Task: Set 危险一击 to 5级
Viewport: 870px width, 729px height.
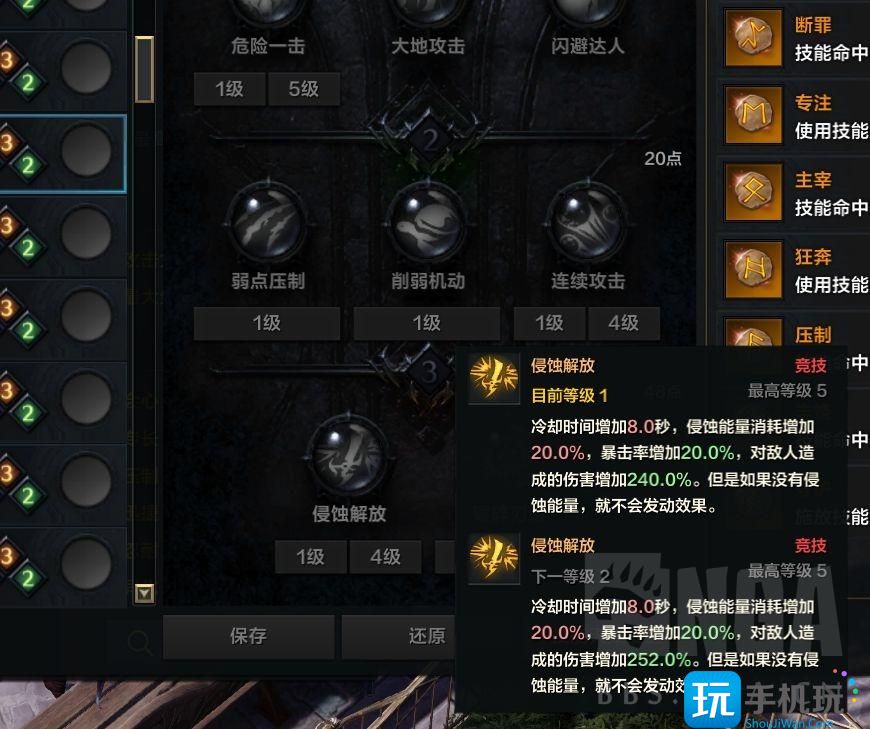Action: (303, 89)
